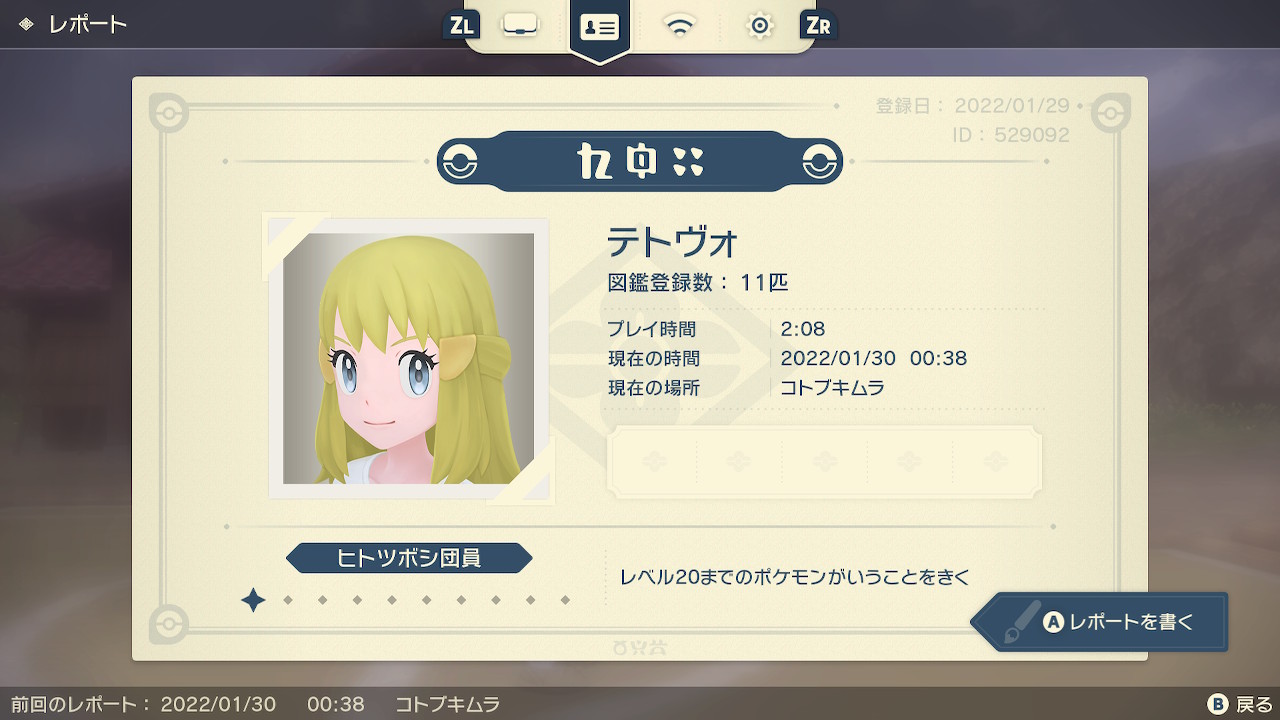Click the ZR shoulder button label
1280x720 pixels.
tap(818, 27)
